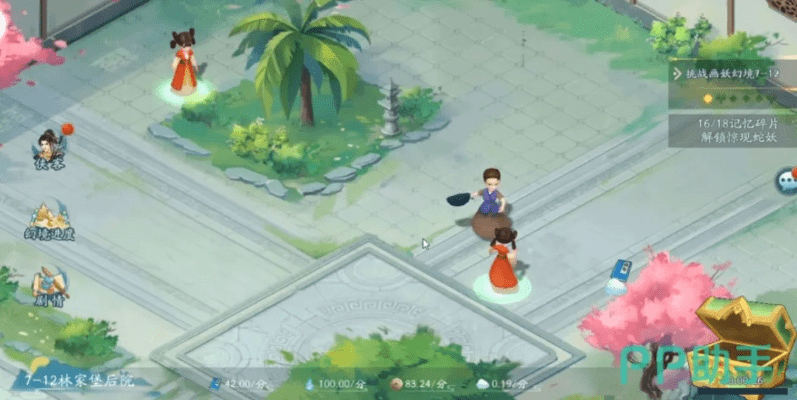Open the 剧情 story scroll icon
This screenshot has width=797, height=400.
click(x=49, y=286)
